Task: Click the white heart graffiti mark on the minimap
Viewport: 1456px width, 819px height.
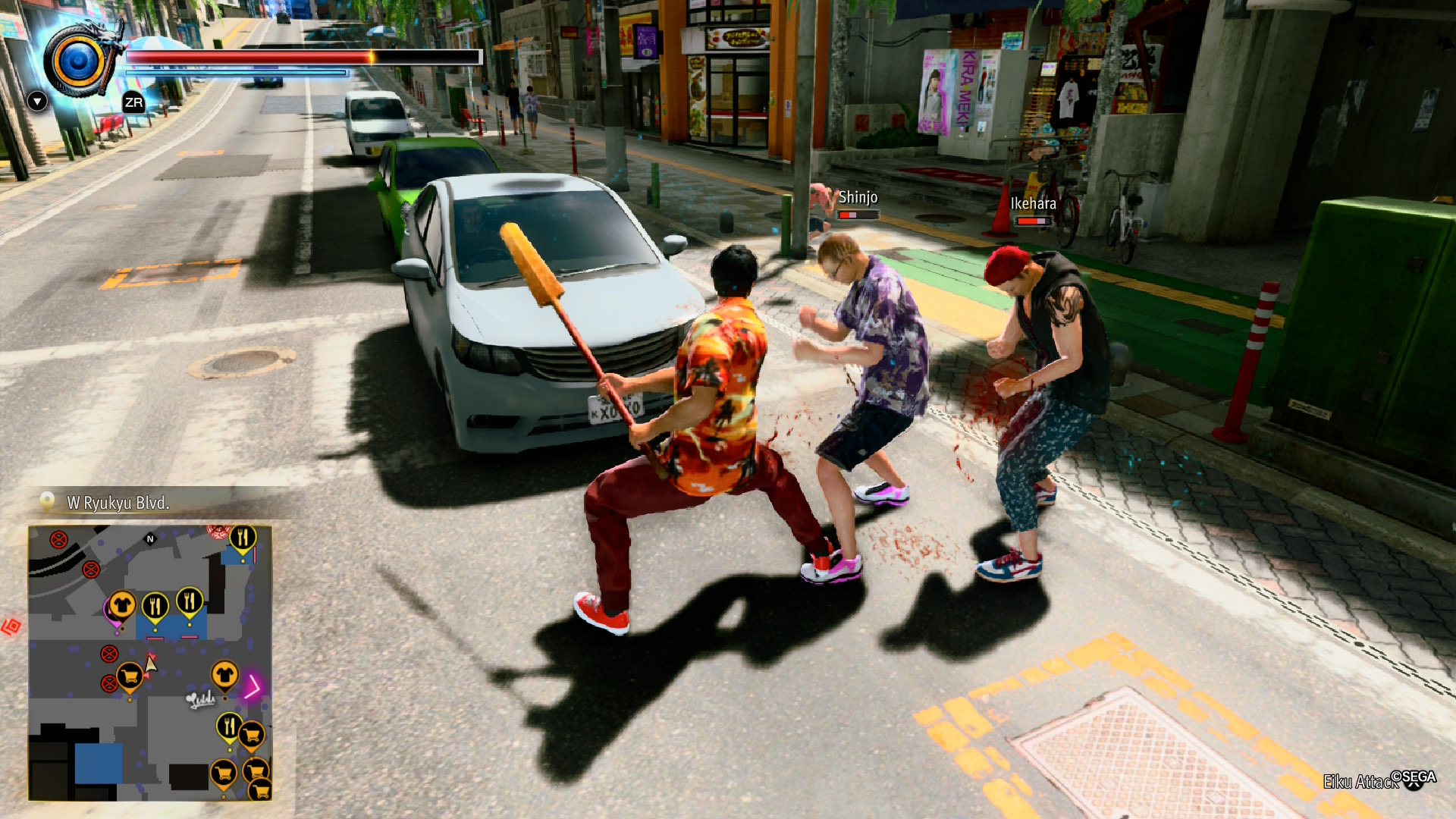Action: pyautogui.click(x=199, y=699)
